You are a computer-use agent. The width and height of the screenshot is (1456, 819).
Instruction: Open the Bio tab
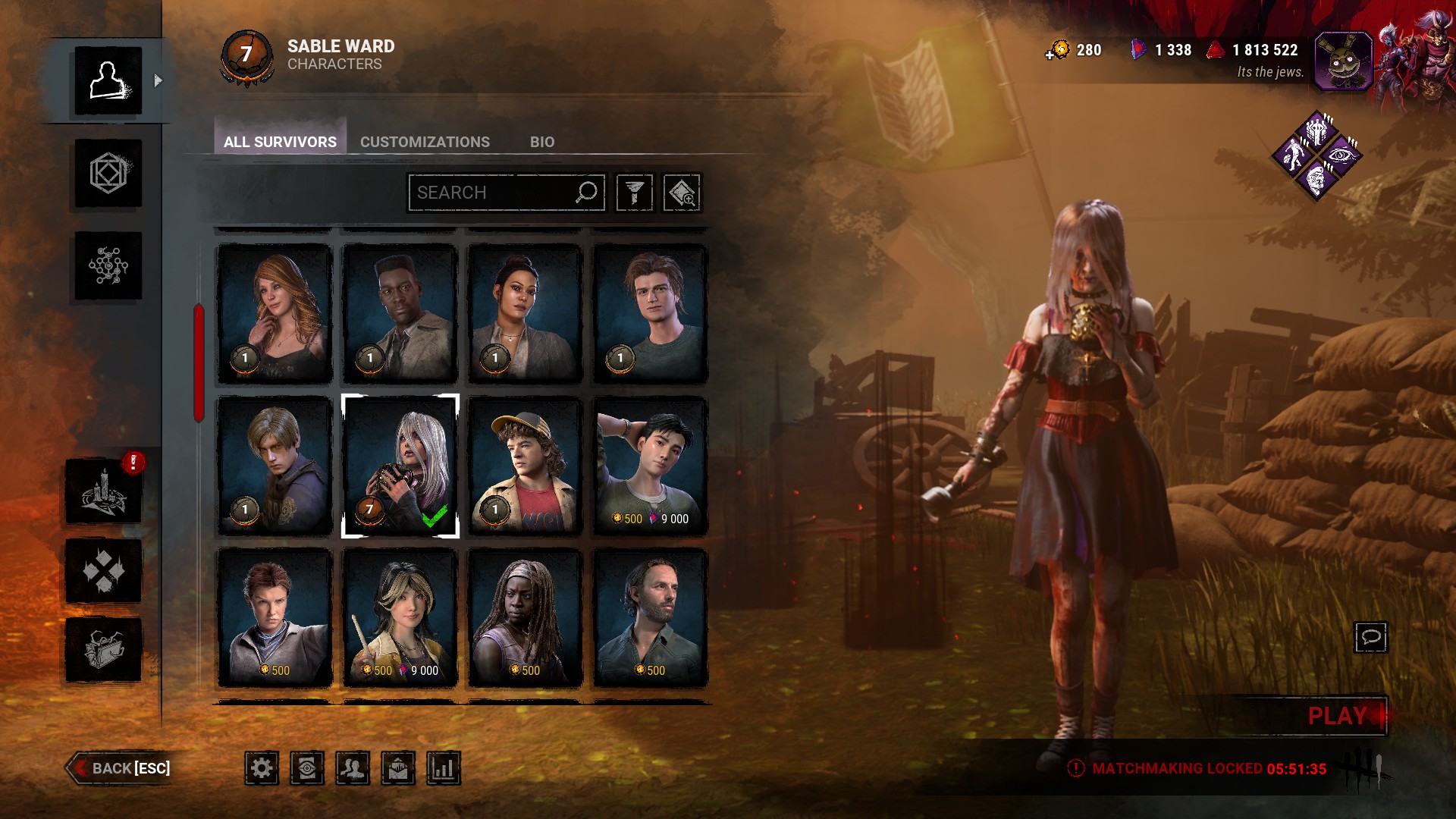[541, 142]
